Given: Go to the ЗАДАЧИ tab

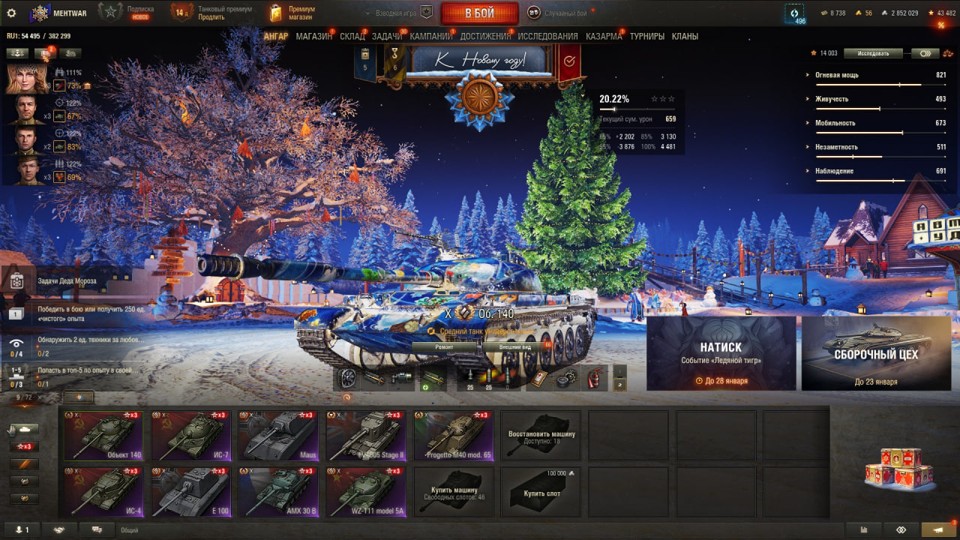Looking at the screenshot, I should click(x=387, y=37).
